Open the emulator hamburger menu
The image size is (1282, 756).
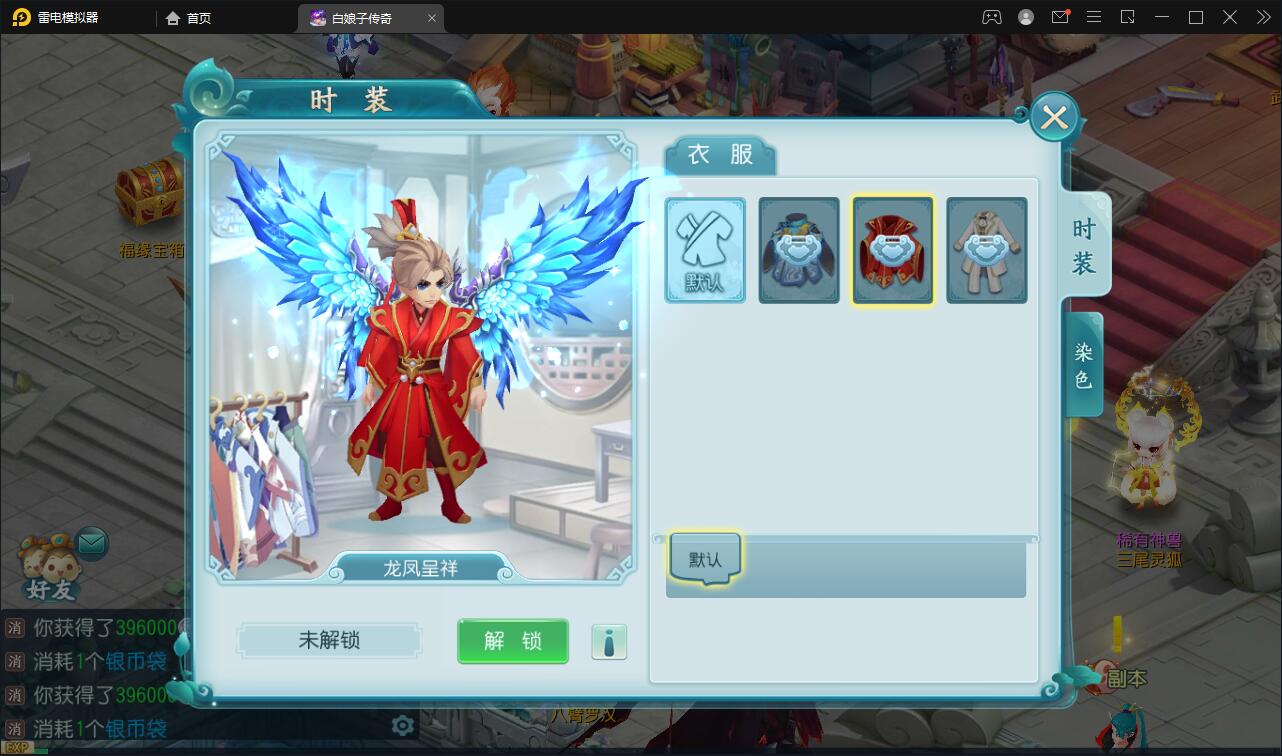[1093, 17]
